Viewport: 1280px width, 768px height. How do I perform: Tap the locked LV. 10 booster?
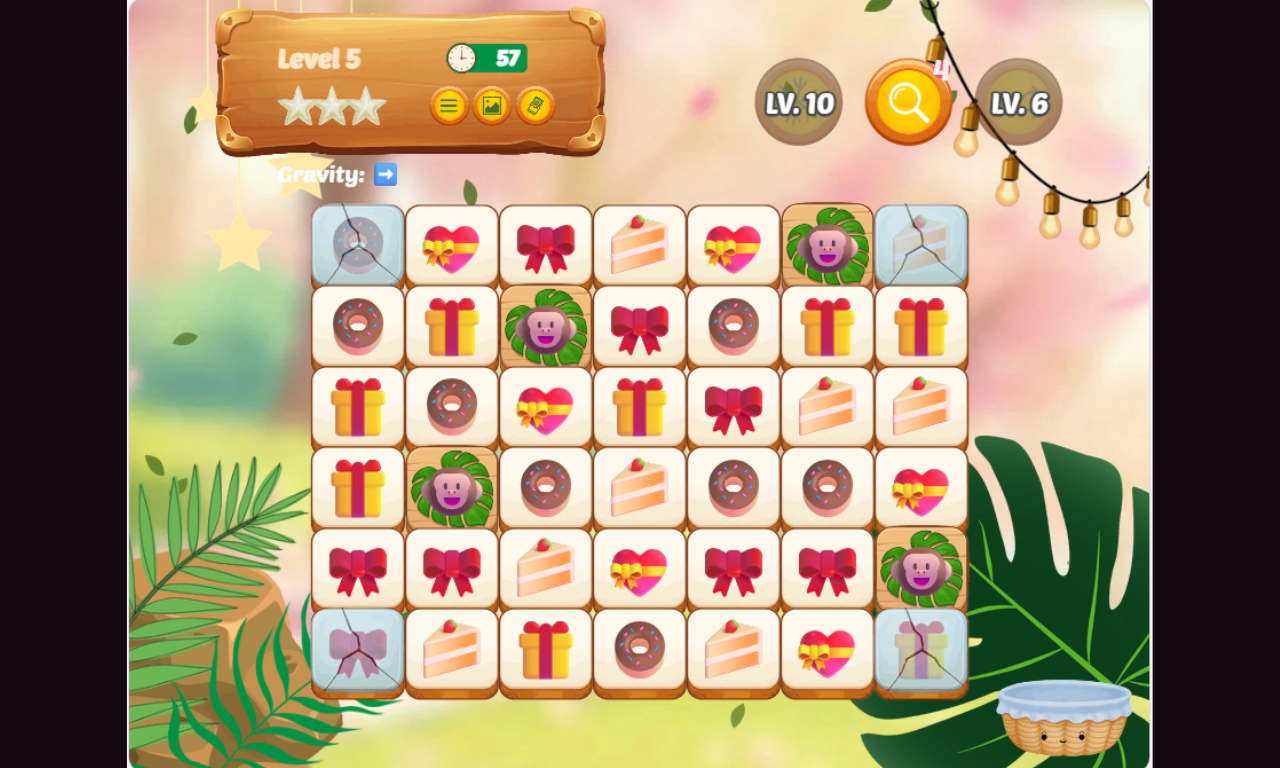tap(799, 102)
